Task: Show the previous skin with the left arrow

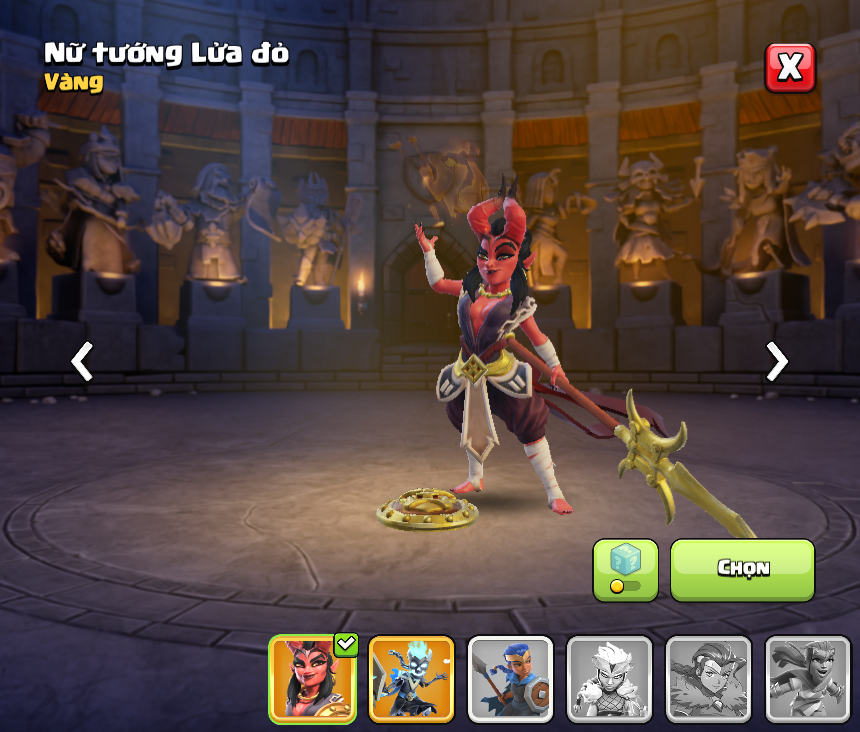Action: click(82, 361)
